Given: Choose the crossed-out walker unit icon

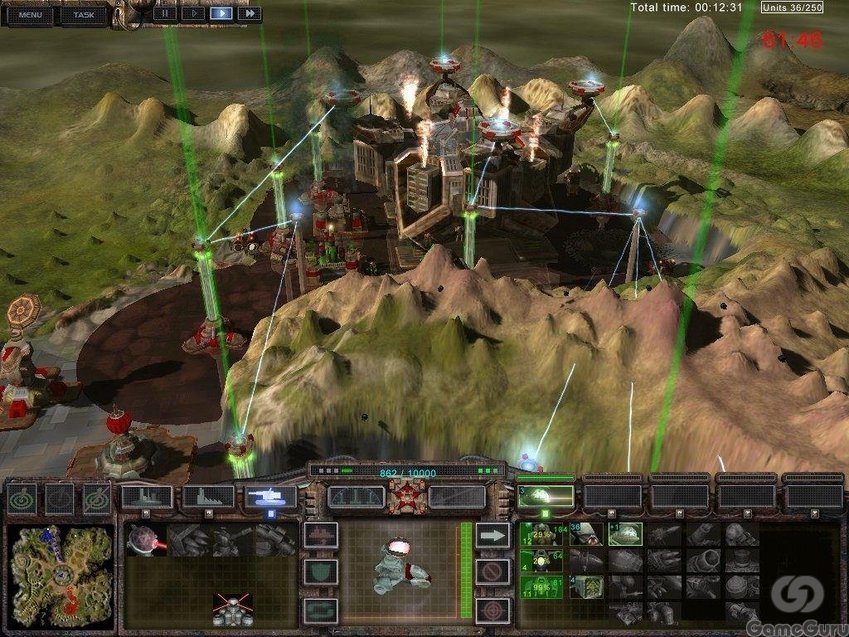Looking at the screenshot, I should point(232,607).
